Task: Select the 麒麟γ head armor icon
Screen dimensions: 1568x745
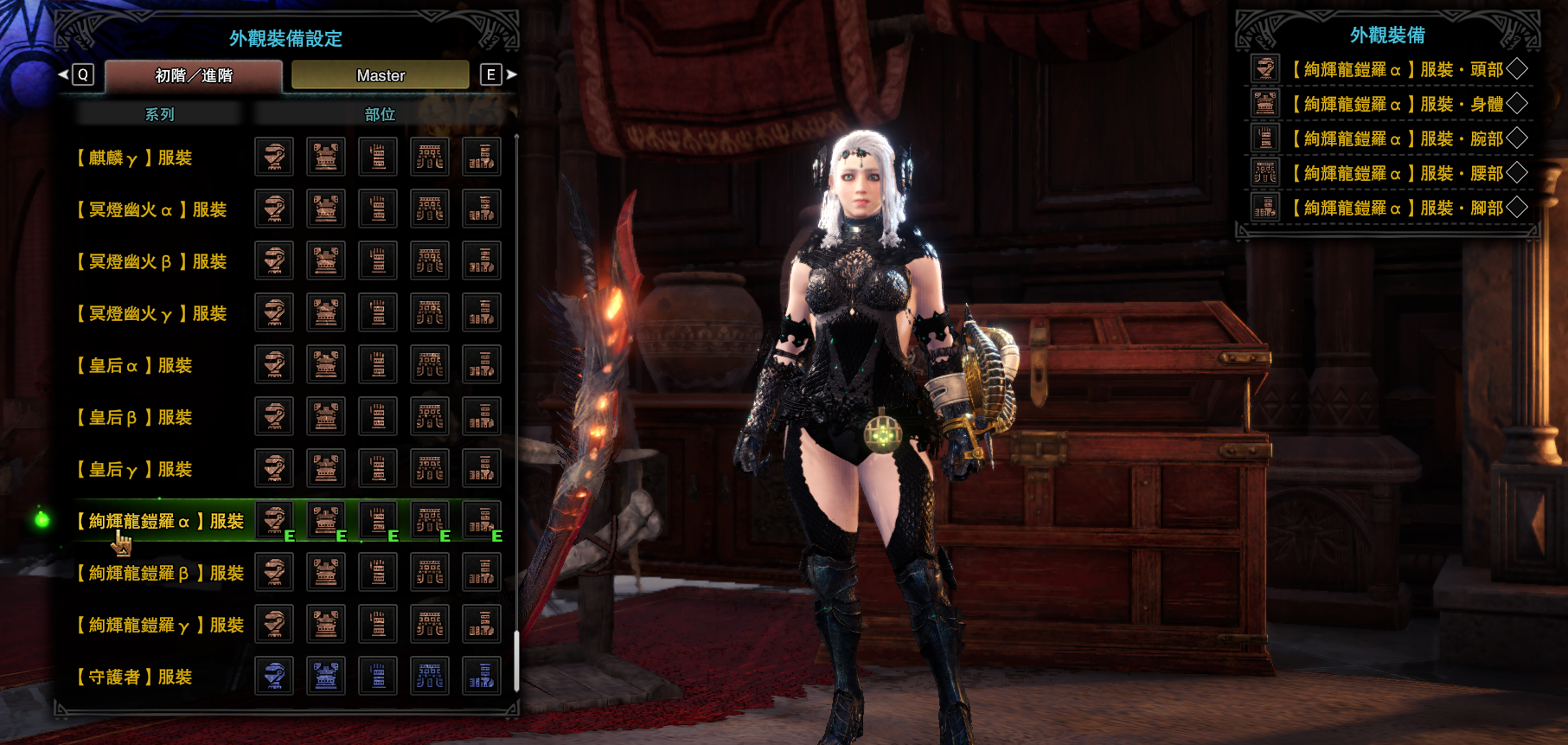Action: pos(274,157)
